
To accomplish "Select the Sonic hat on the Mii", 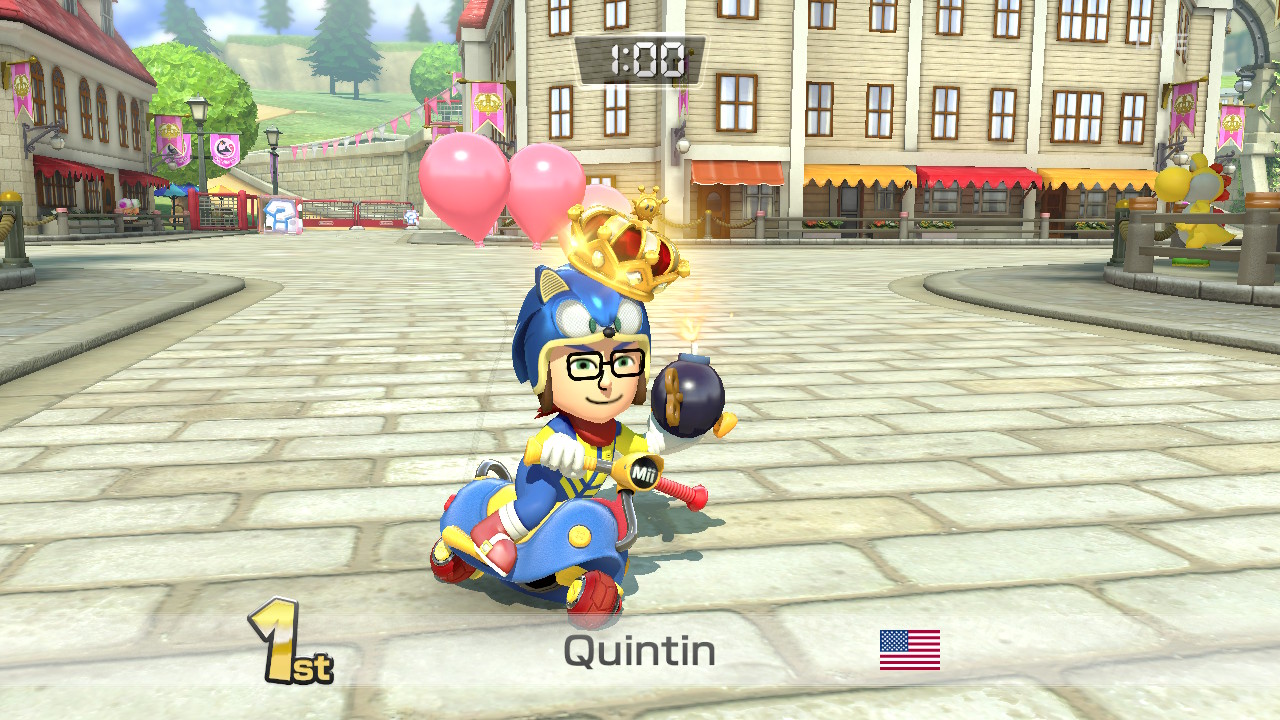I will (575, 310).
